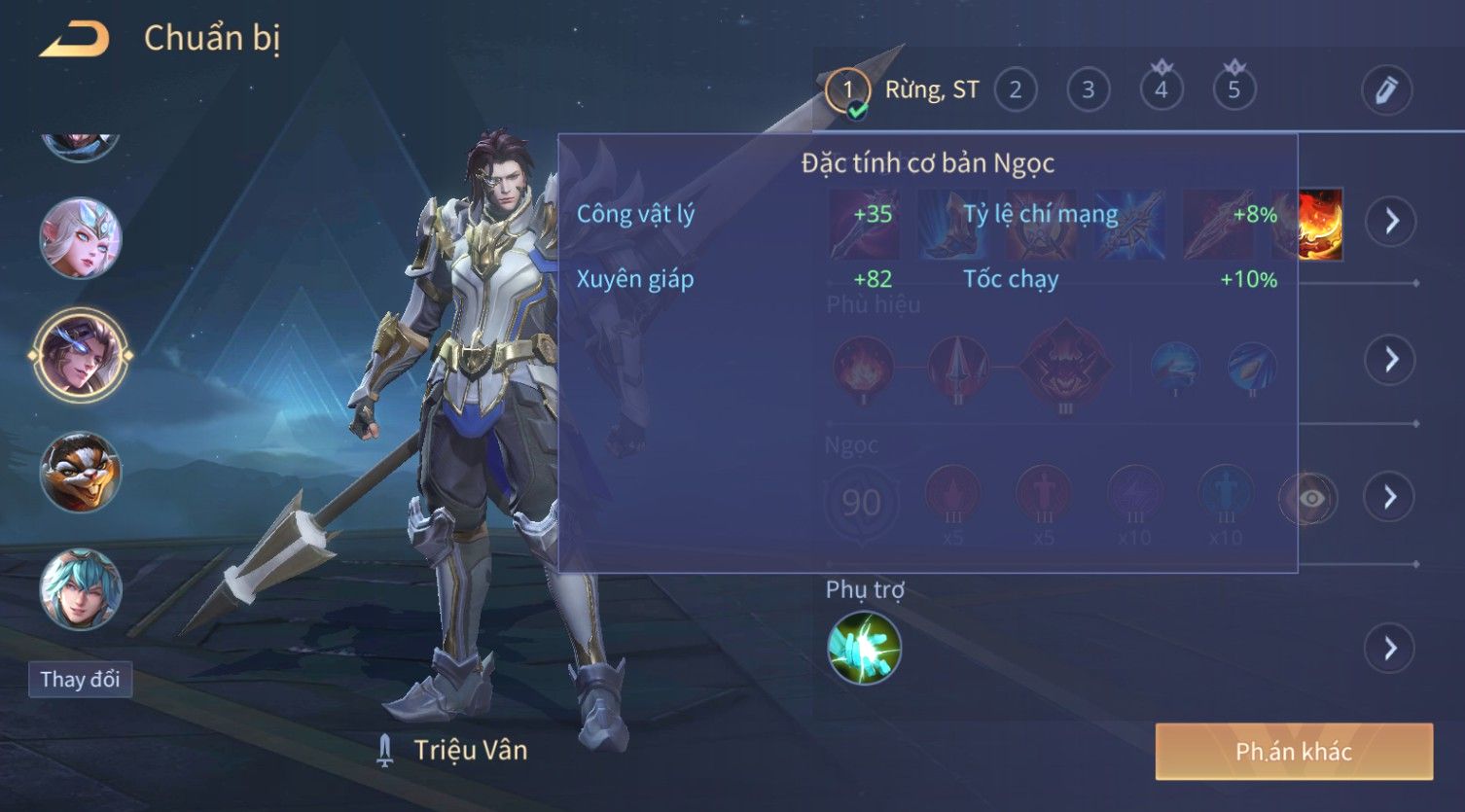This screenshot has width=1465, height=812.
Task: Switch to loadout preset 5
Action: (x=1234, y=90)
